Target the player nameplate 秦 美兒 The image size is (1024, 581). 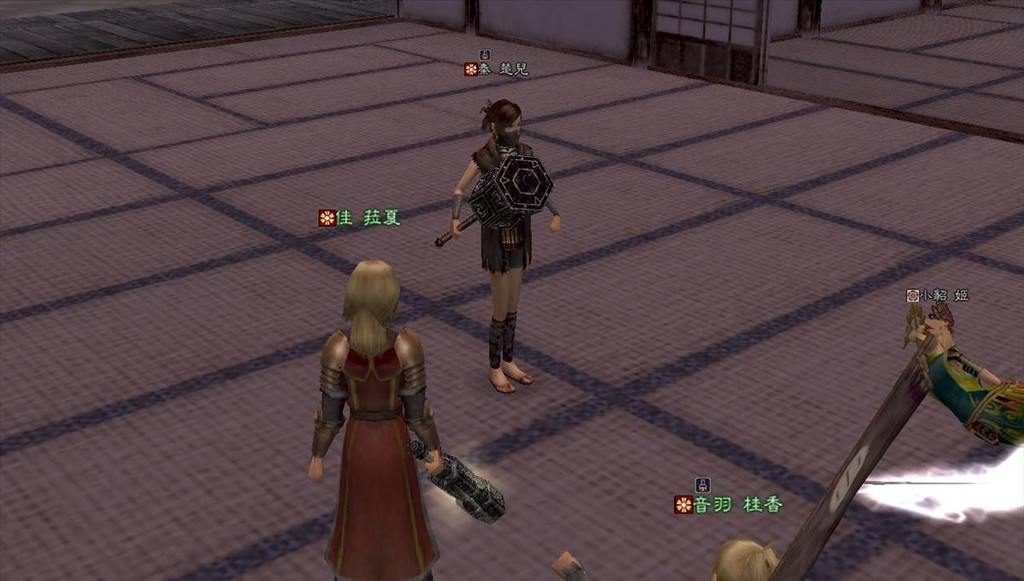496,69
